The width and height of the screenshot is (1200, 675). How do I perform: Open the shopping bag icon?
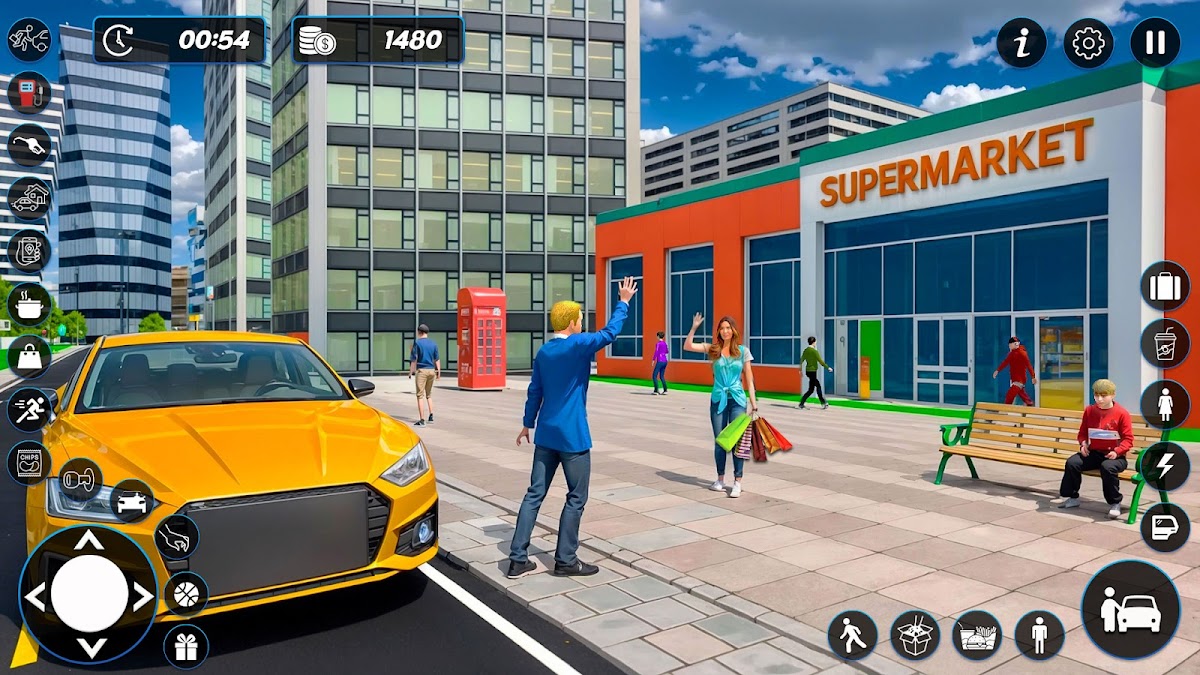click(x=29, y=356)
